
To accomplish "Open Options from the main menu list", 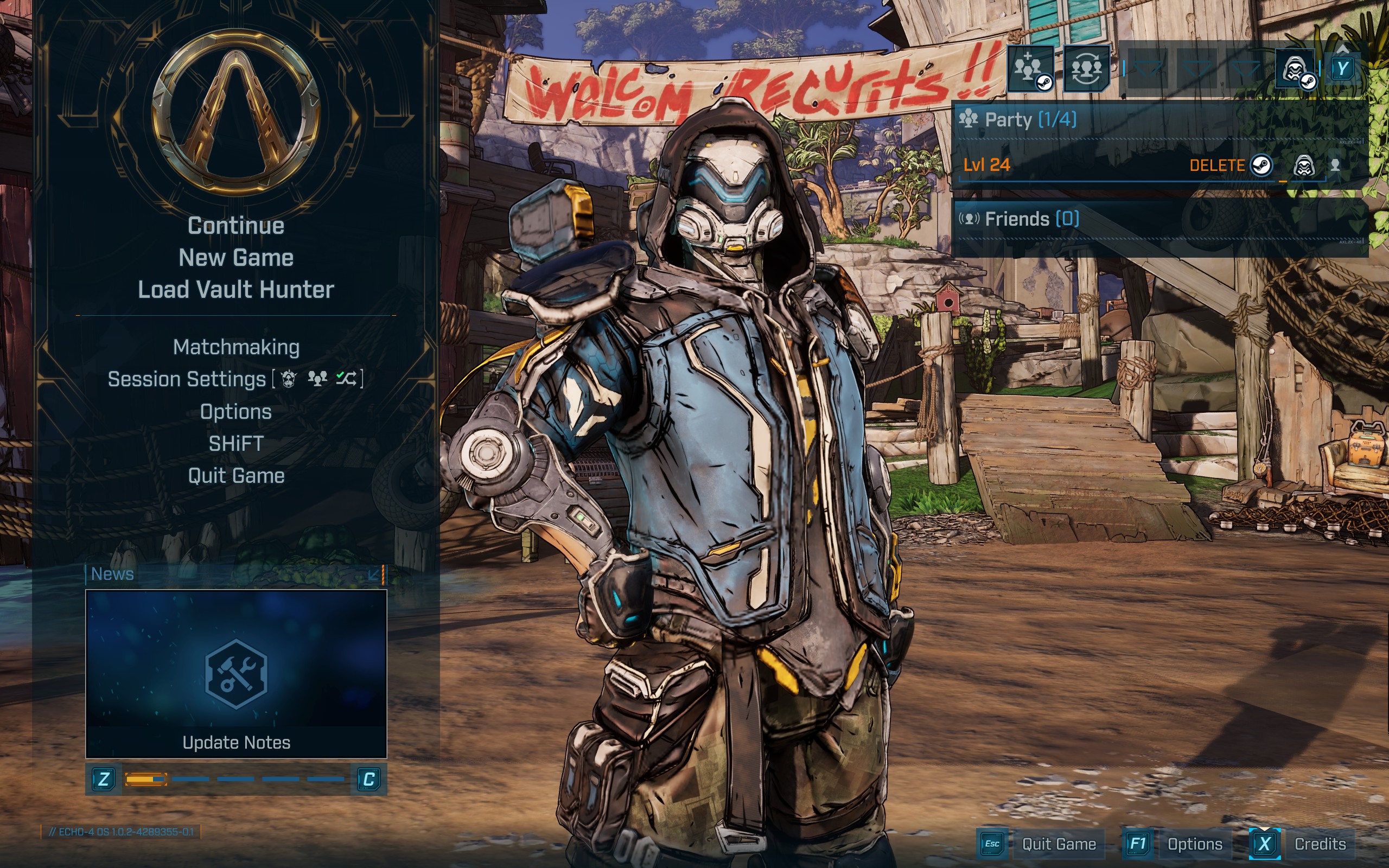I will (x=236, y=412).
